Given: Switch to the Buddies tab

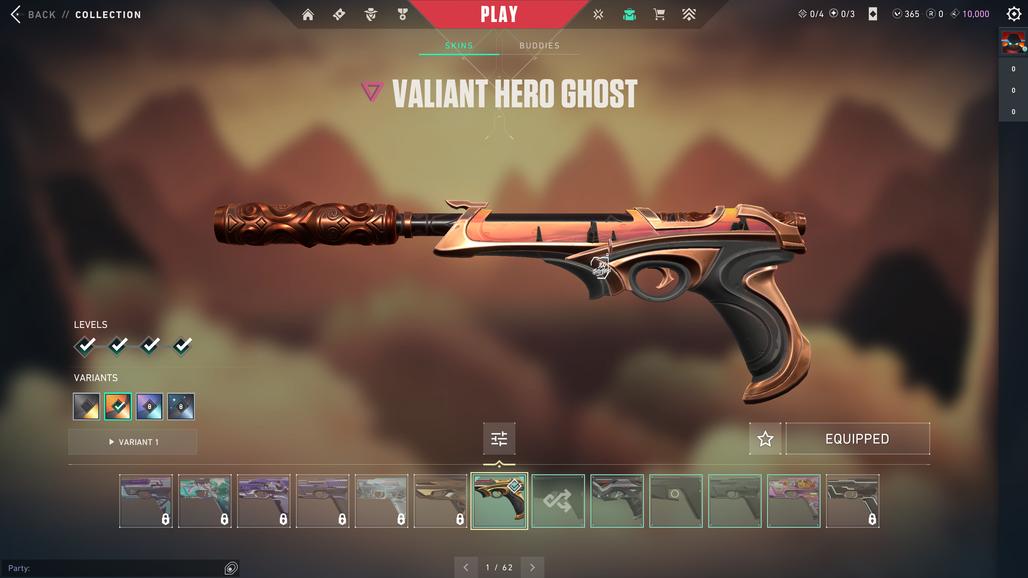Looking at the screenshot, I should 539,46.
